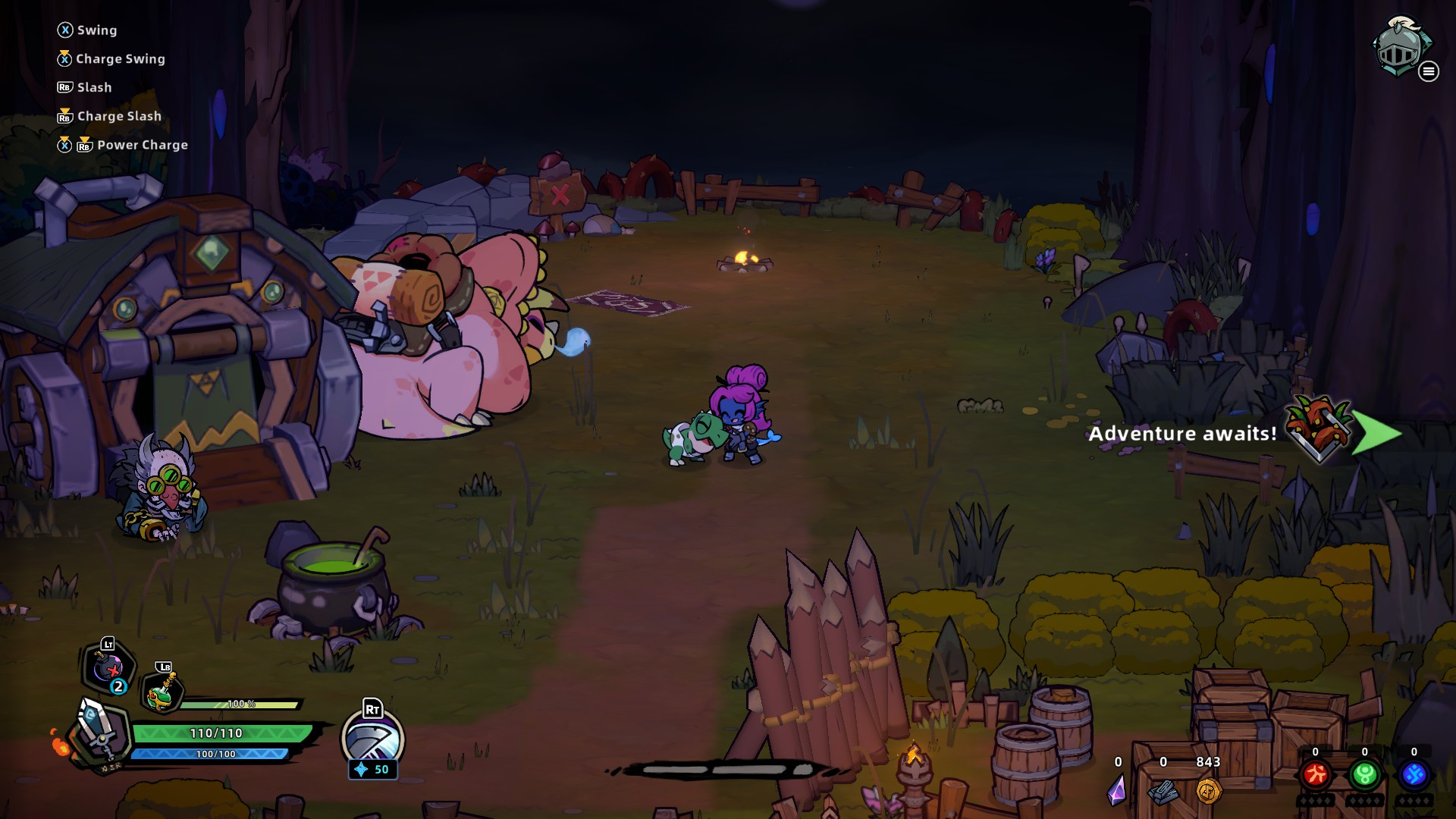
Task: Select the blue rune orb
Action: click(x=1414, y=775)
